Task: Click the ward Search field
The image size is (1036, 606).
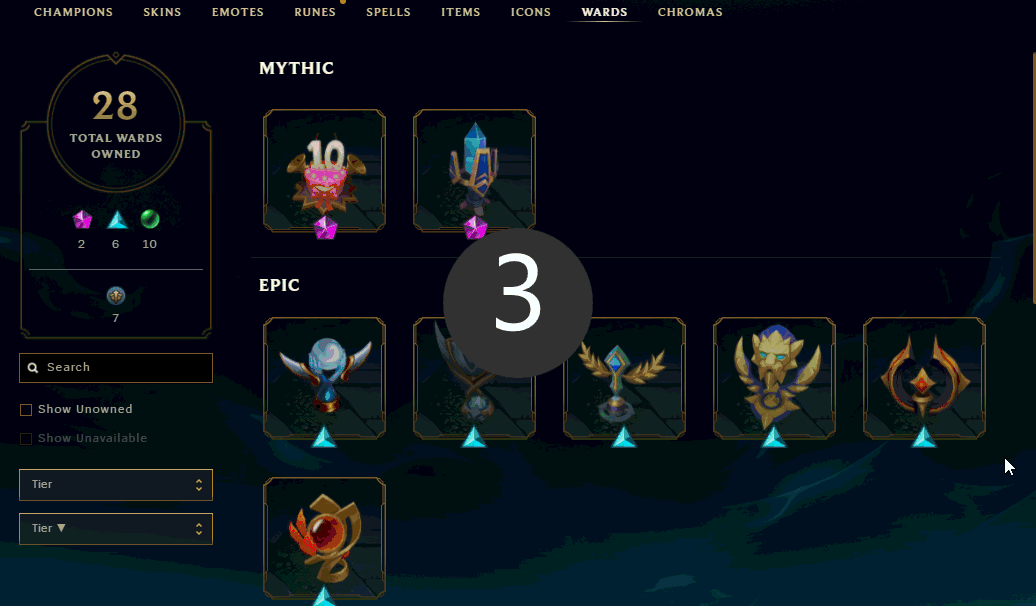Action: (116, 368)
